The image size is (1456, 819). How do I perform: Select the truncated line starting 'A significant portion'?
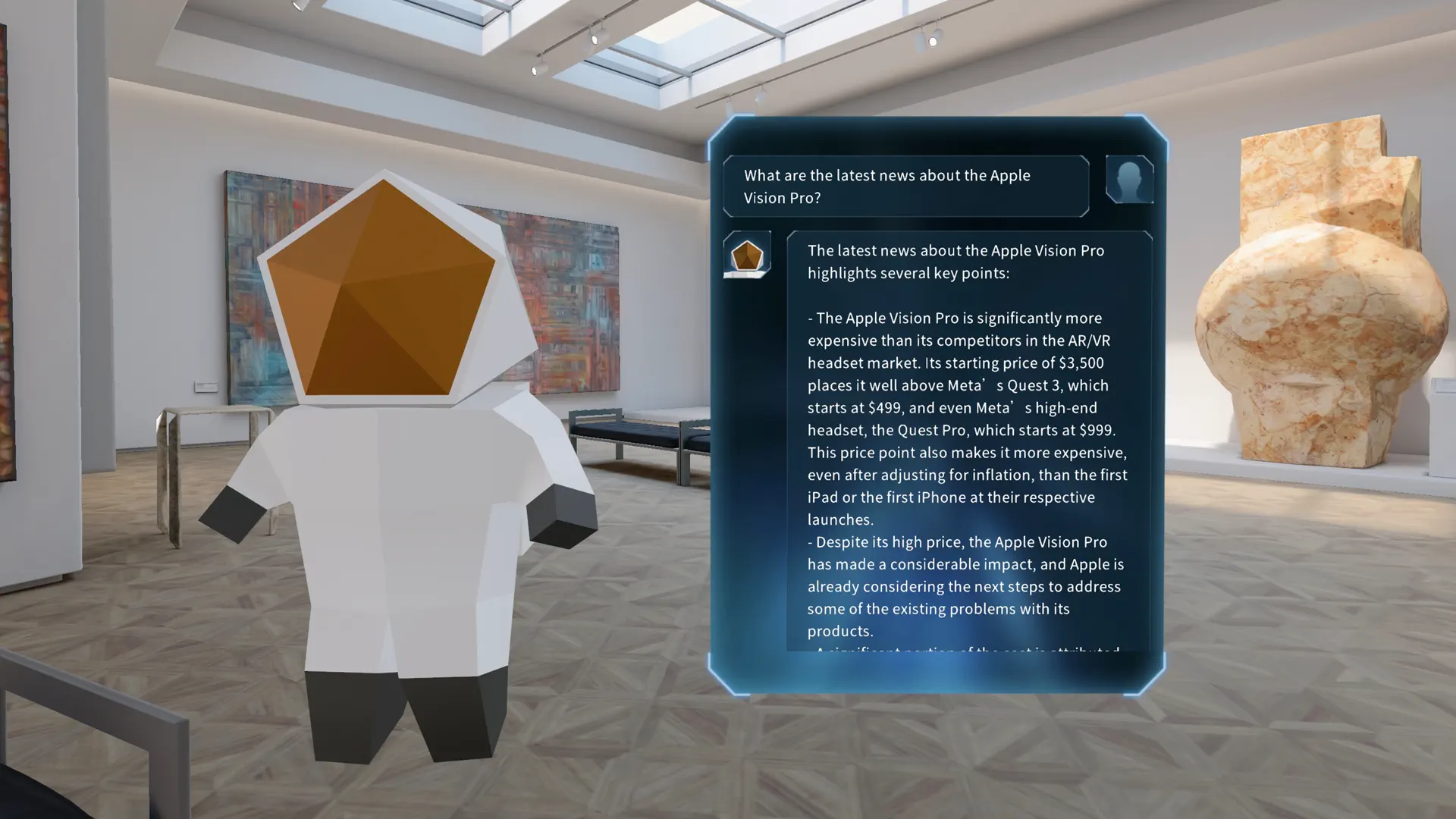point(963,651)
